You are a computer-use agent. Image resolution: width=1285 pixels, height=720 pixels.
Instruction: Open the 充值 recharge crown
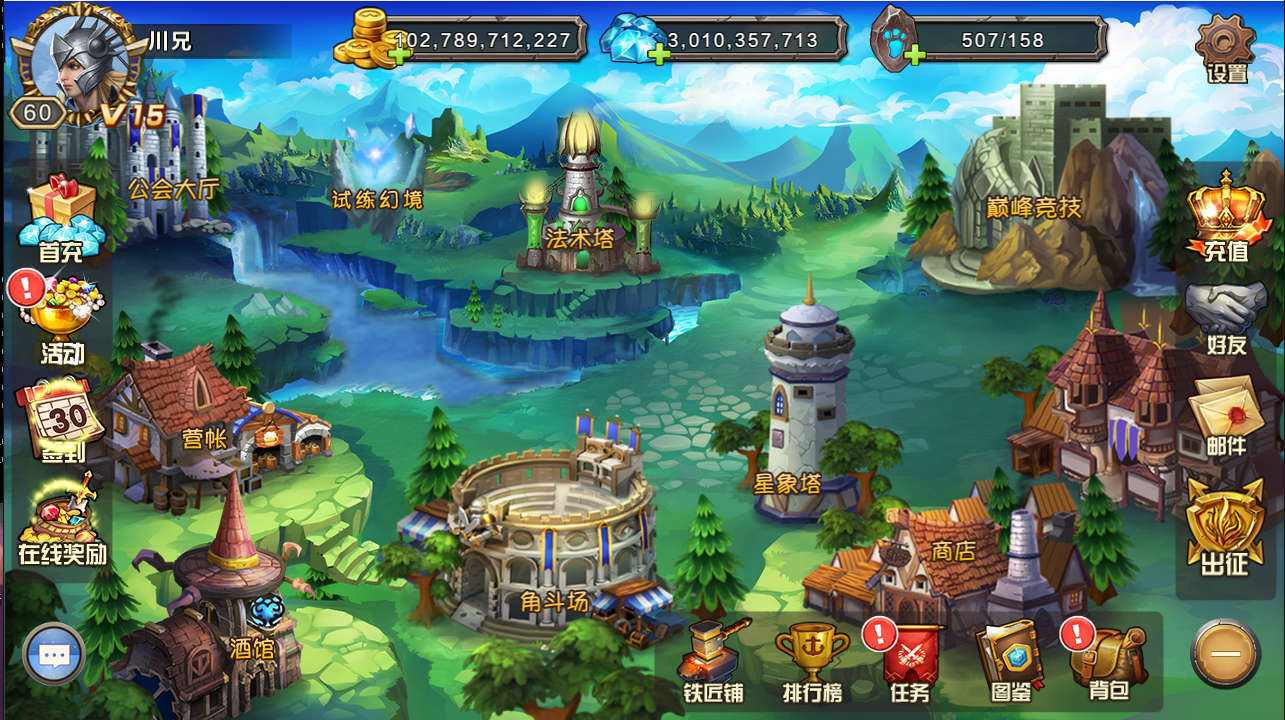click(x=1225, y=215)
